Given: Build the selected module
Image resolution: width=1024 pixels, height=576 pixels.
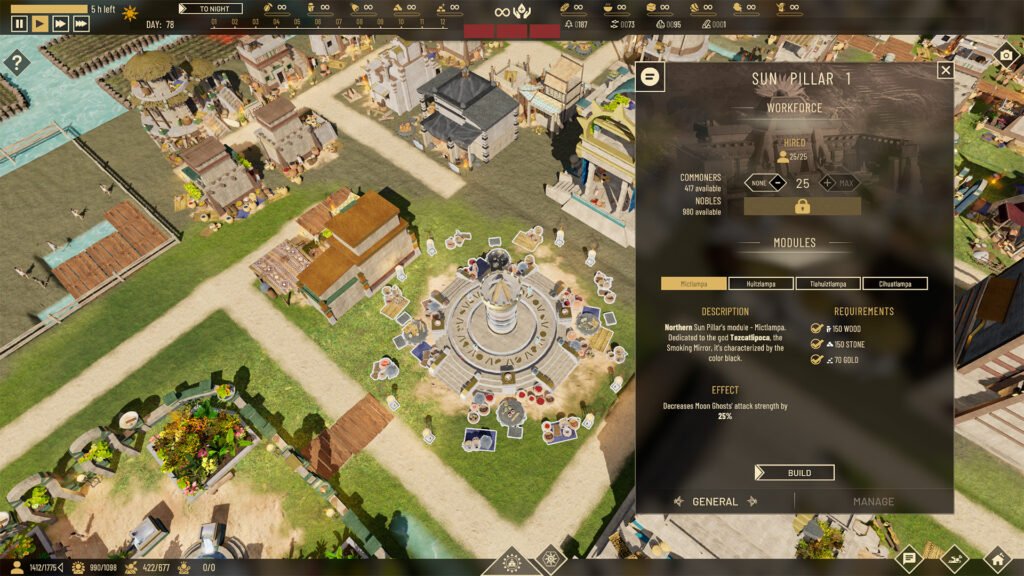Looking at the screenshot, I should tap(795, 472).
